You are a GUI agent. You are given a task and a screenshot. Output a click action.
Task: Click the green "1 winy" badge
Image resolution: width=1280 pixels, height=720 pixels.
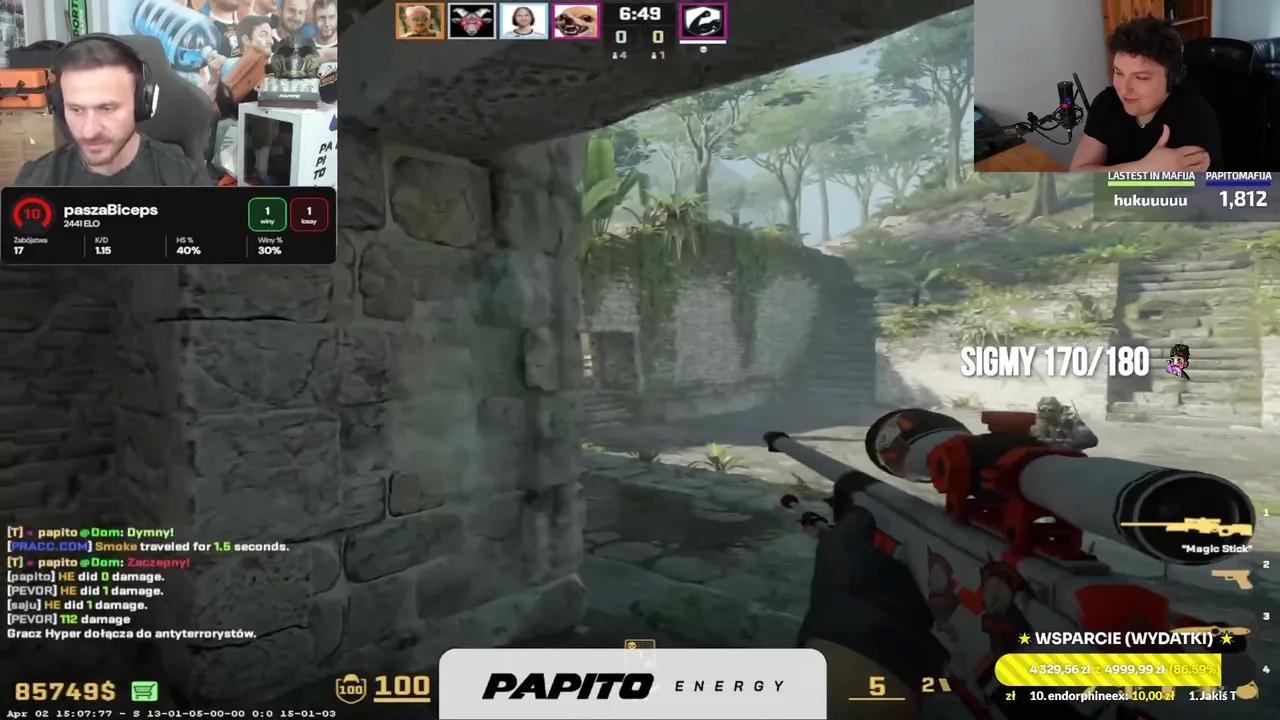click(266, 213)
